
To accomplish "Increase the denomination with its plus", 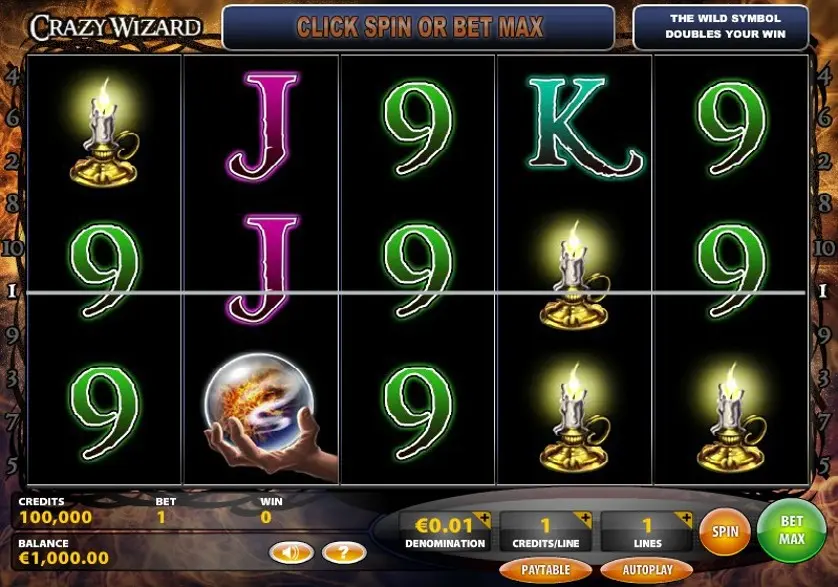I will click(x=483, y=519).
